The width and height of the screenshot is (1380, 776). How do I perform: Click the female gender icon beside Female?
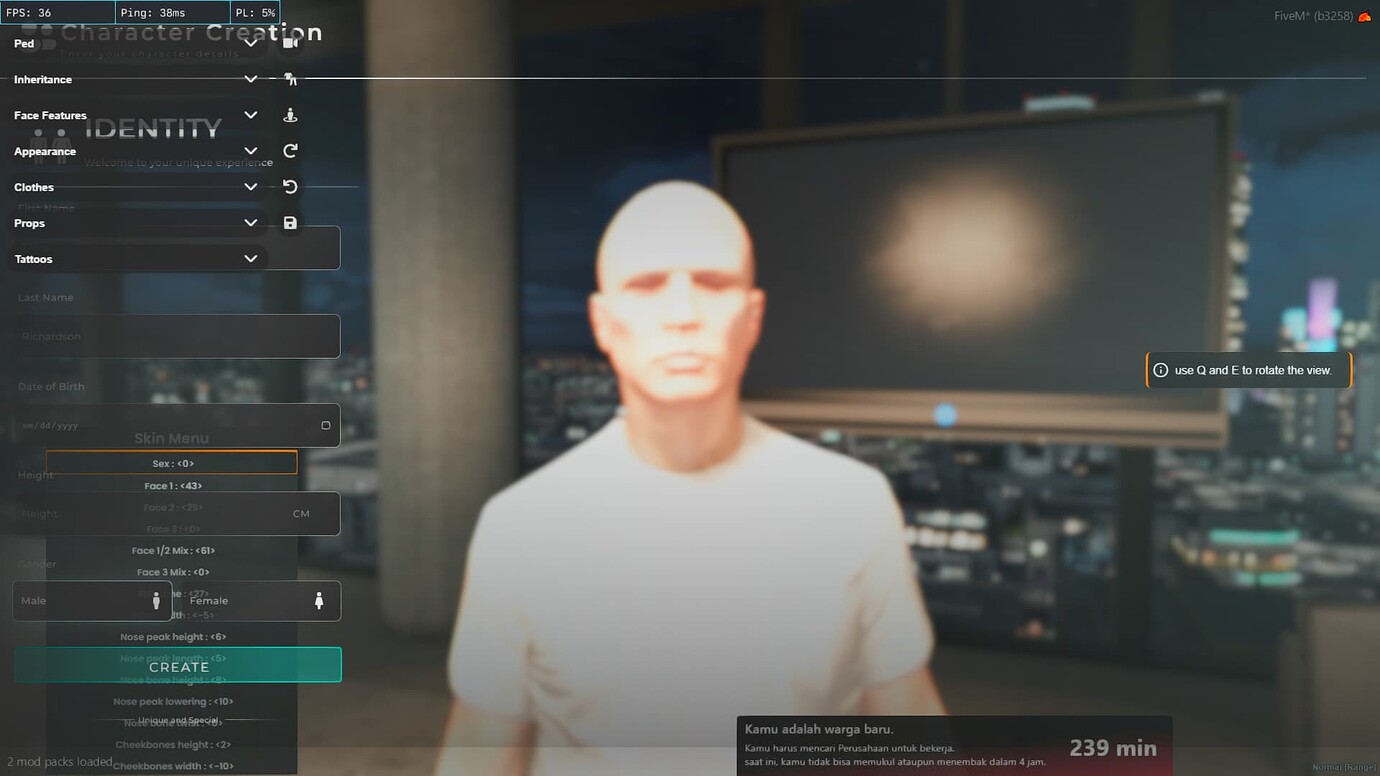[x=318, y=600]
